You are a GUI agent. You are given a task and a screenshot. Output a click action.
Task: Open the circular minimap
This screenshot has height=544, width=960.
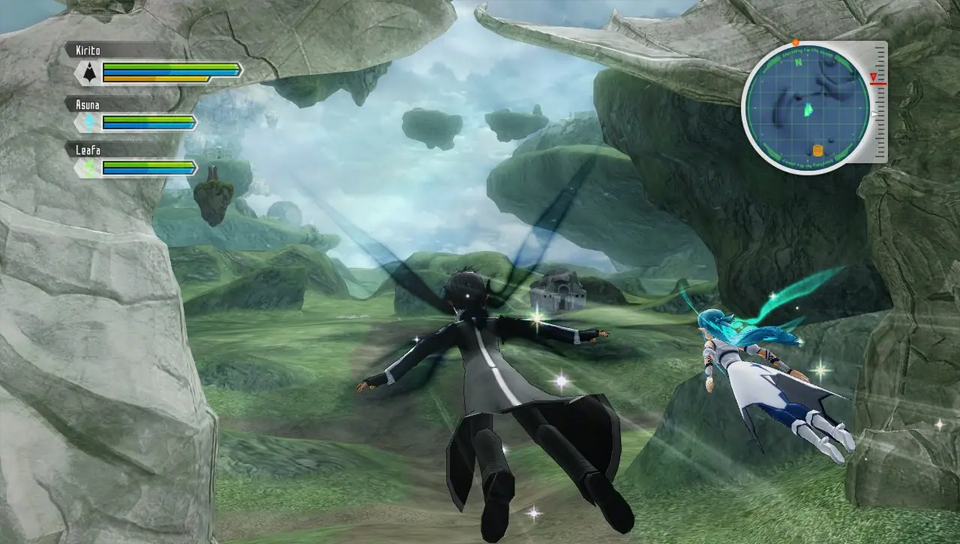806,107
